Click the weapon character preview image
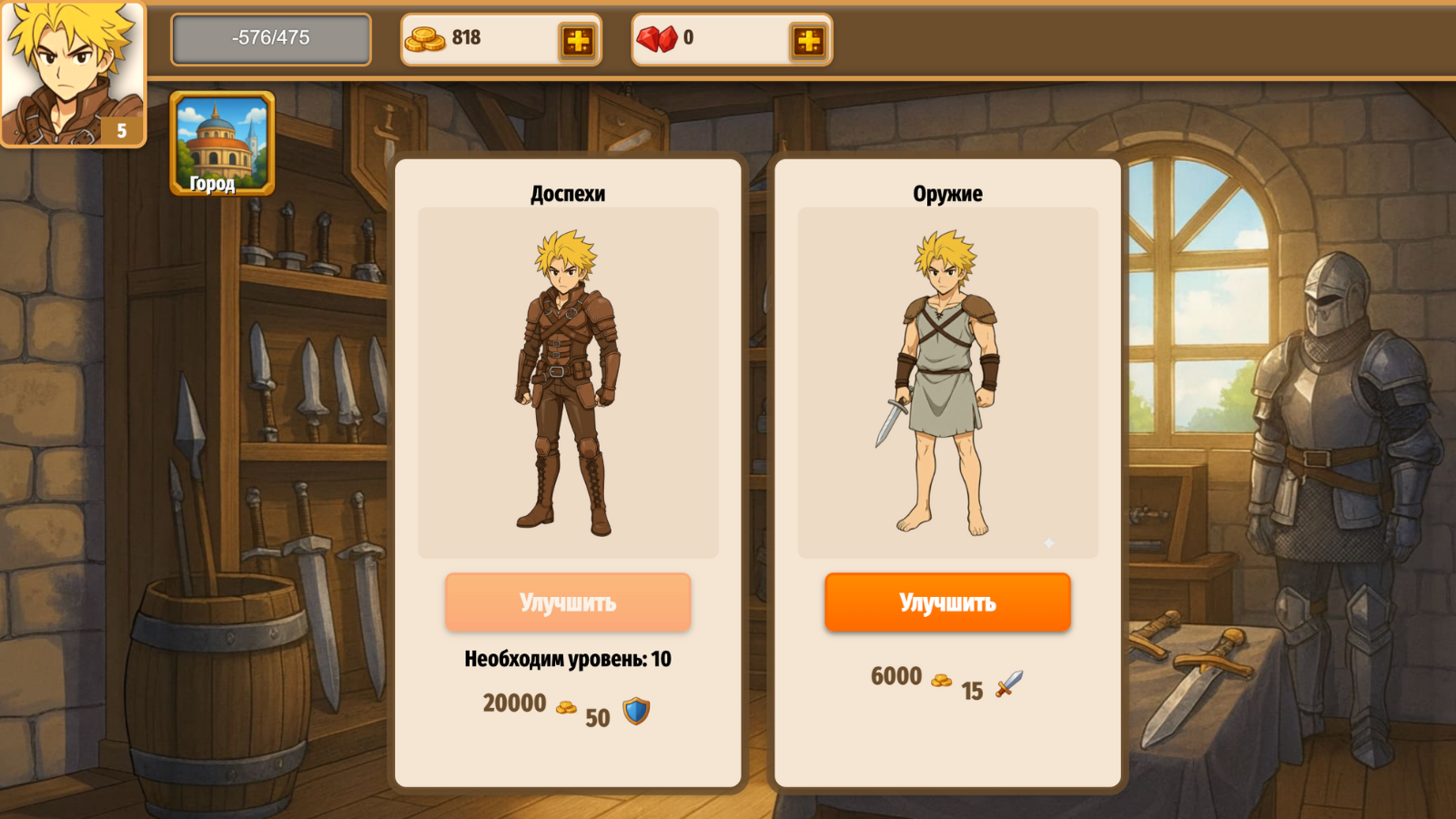Viewport: 1456px width, 819px height. pos(946,382)
